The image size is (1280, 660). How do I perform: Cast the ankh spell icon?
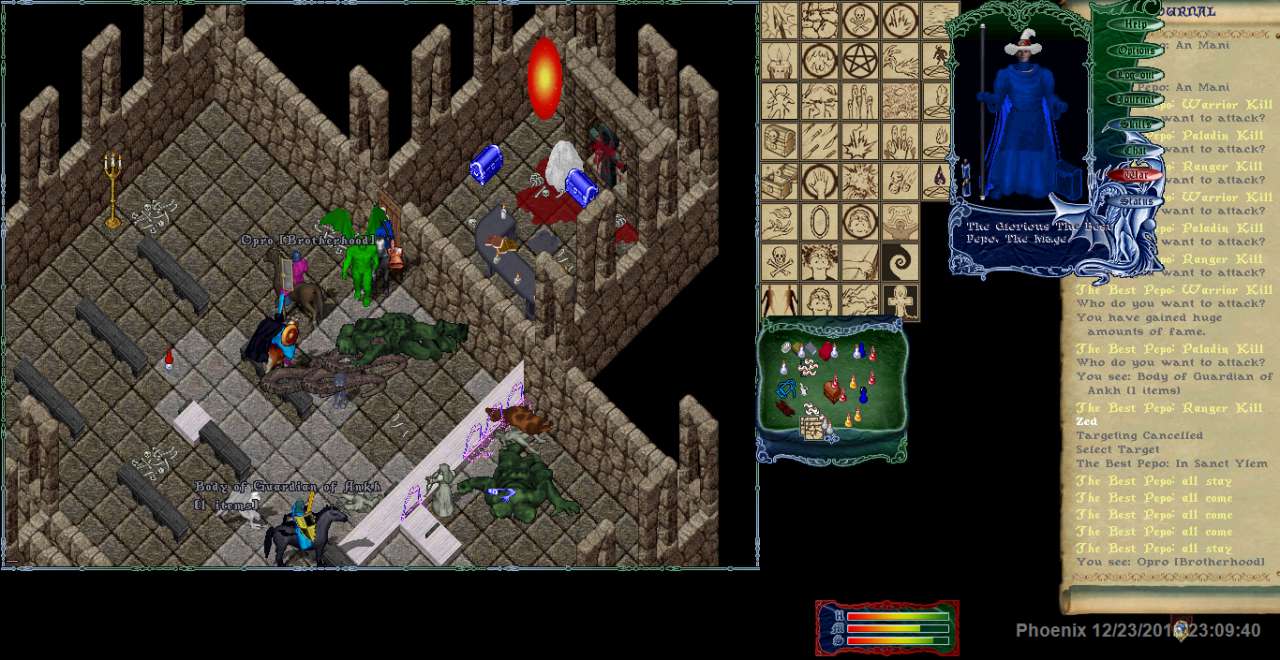tap(900, 301)
